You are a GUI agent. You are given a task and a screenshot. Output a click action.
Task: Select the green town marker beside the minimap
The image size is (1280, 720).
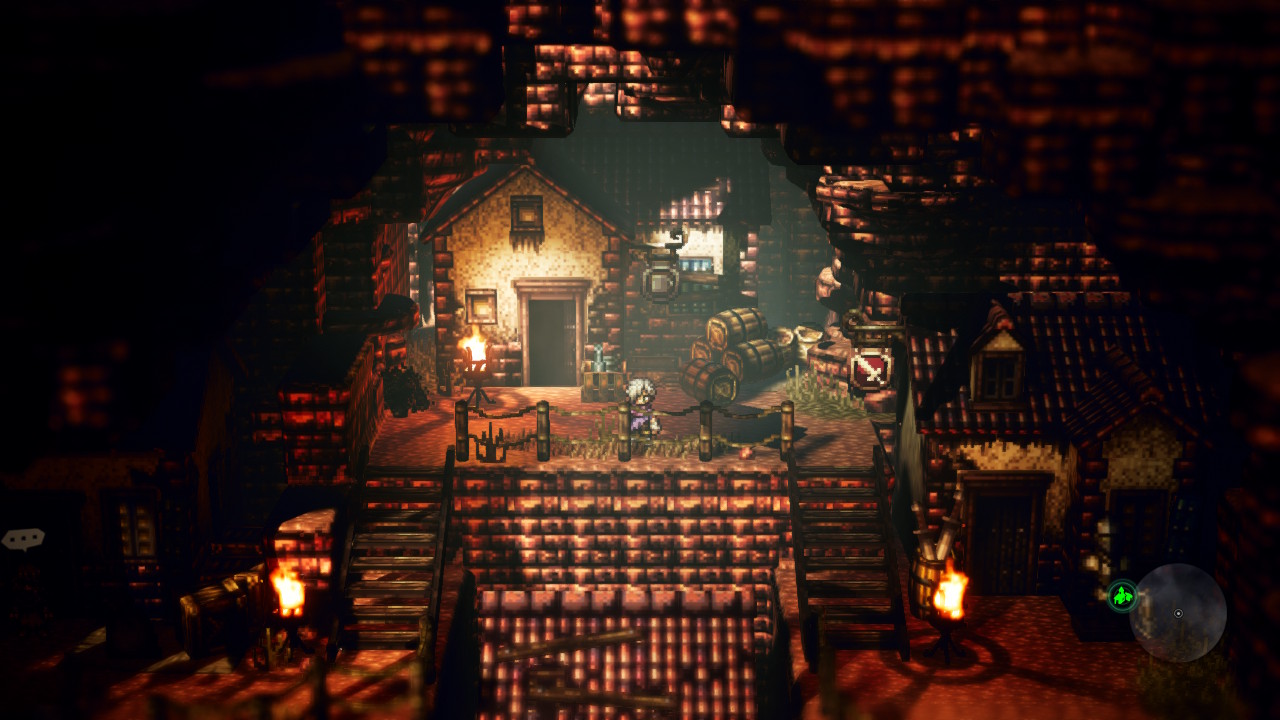tap(1122, 596)
